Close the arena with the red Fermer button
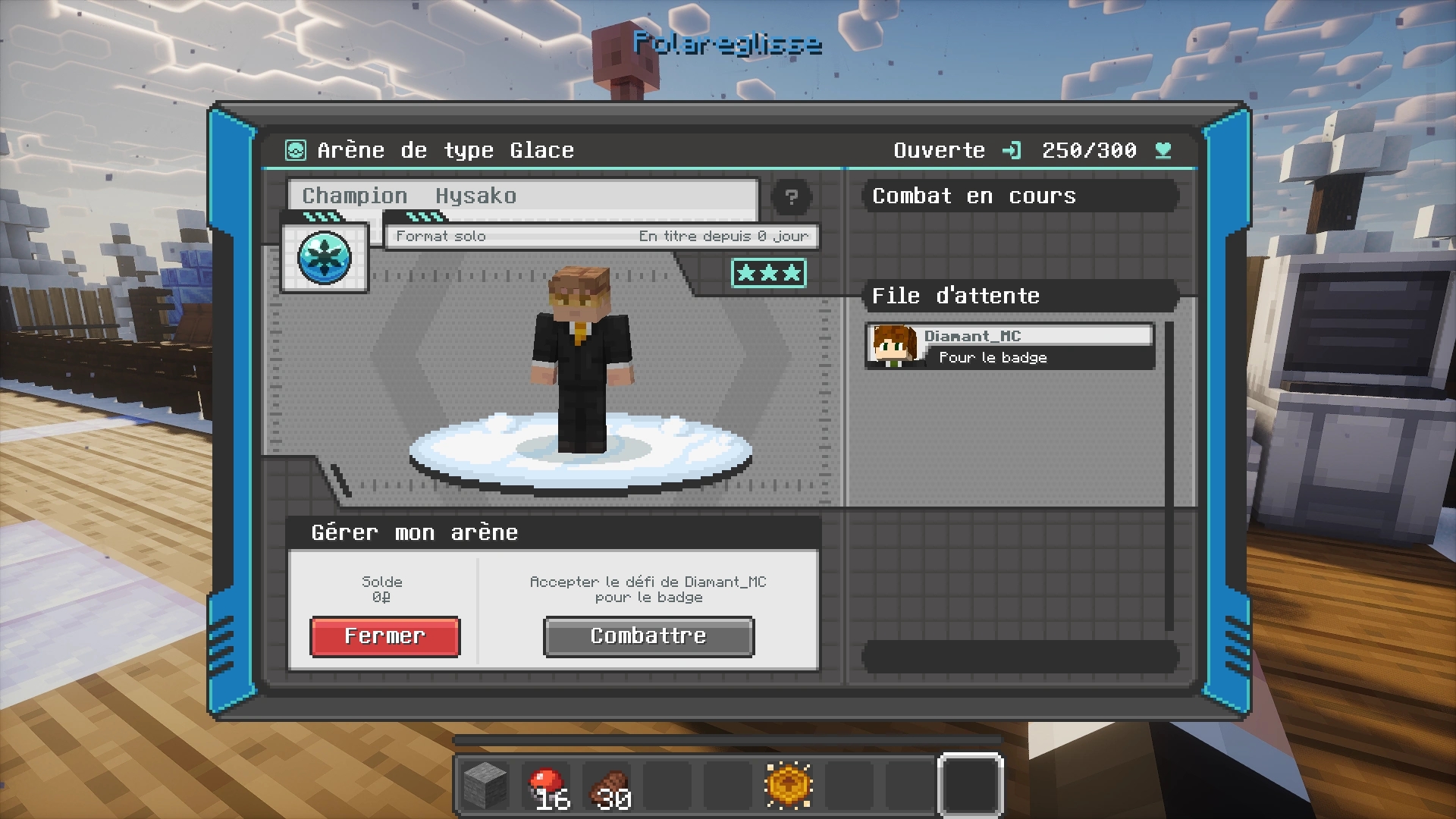The height and width of the screenshot is (819, 1456). [x=384, y=636]
